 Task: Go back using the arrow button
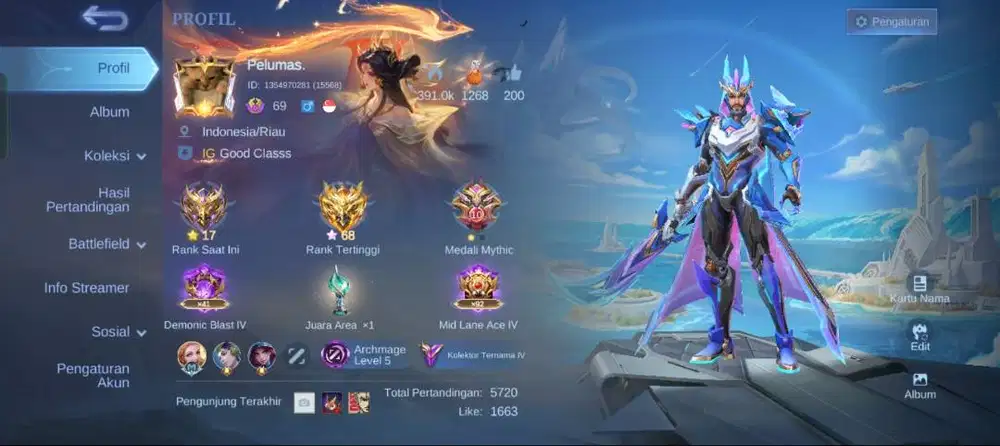[x=105, y=18]
